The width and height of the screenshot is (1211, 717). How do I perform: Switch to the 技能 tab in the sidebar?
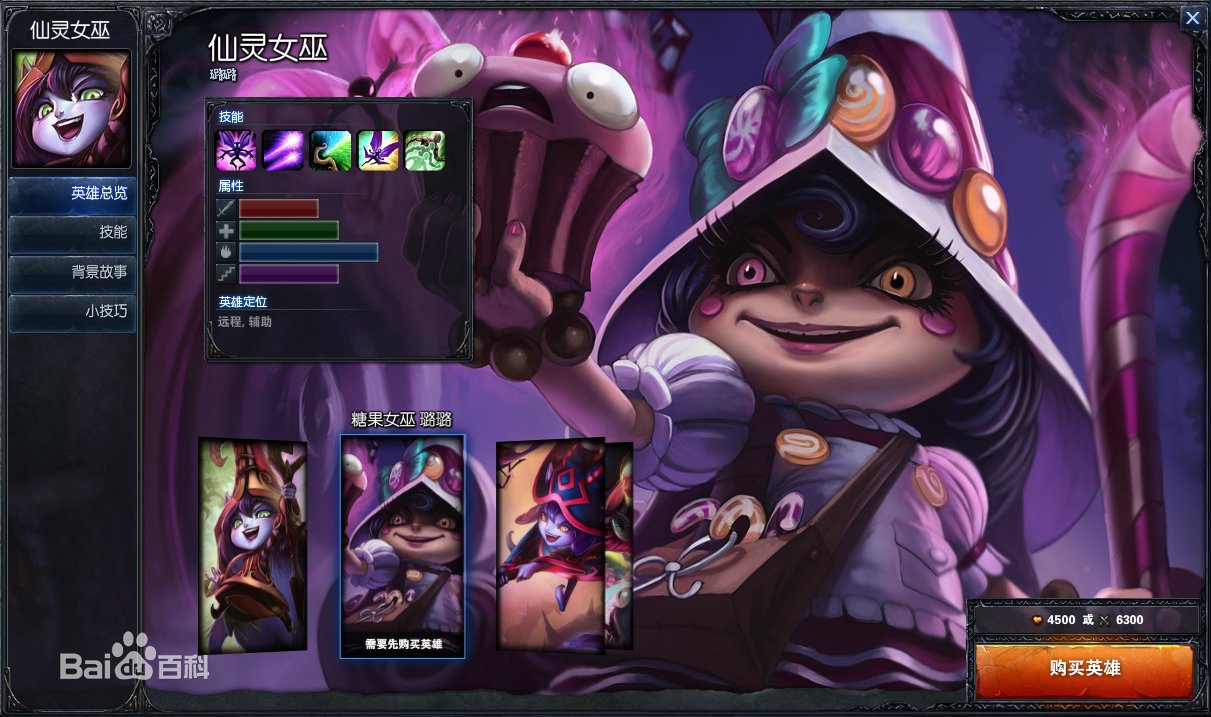(70, 232)
